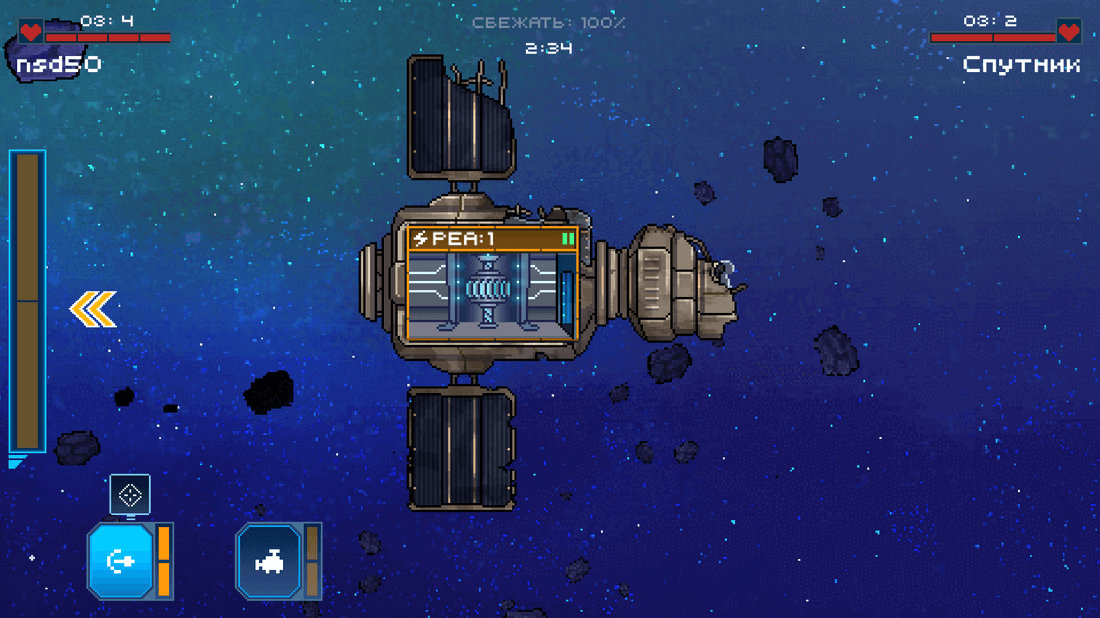Open the small crosshair targeting icon
Screen dimensions: 1100x618
point(130,494)
